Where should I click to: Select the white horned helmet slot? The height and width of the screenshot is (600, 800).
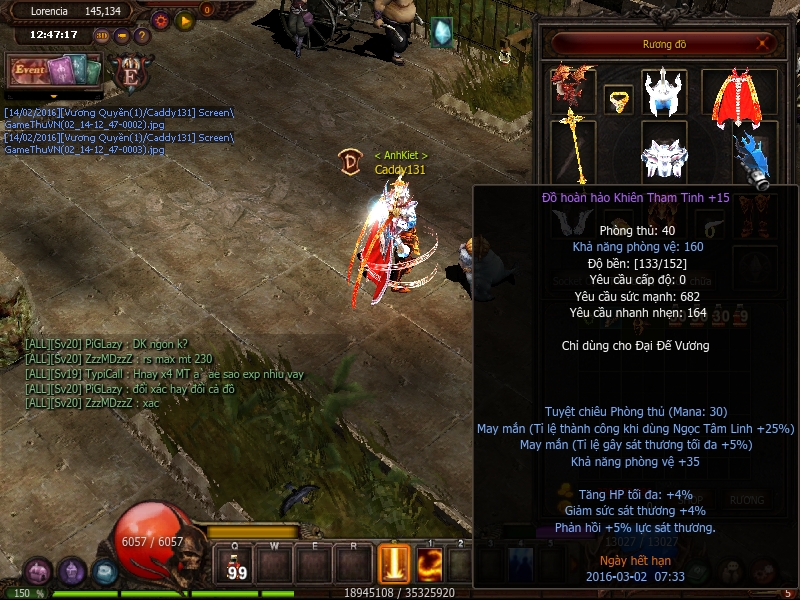664,93
